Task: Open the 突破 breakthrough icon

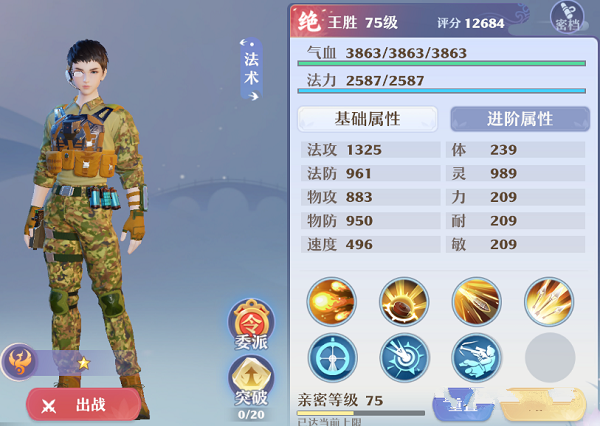Action: click(252, 385)
